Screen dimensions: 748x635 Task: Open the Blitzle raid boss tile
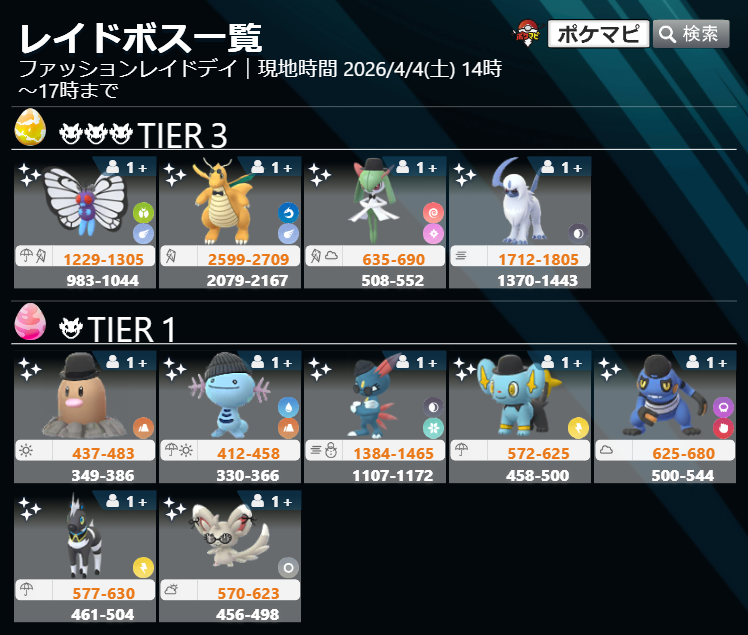click(x=85, y=555)
